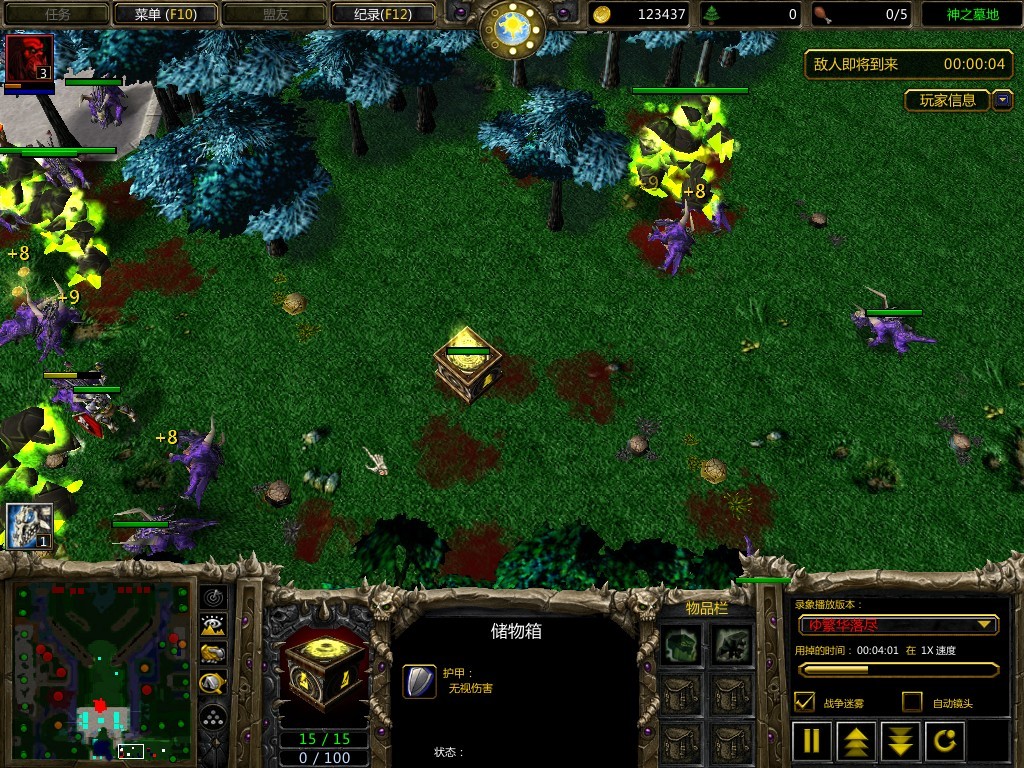Toggle minimap creep camp display
The width and height of the screenshot is (1024, 768).
213,684
